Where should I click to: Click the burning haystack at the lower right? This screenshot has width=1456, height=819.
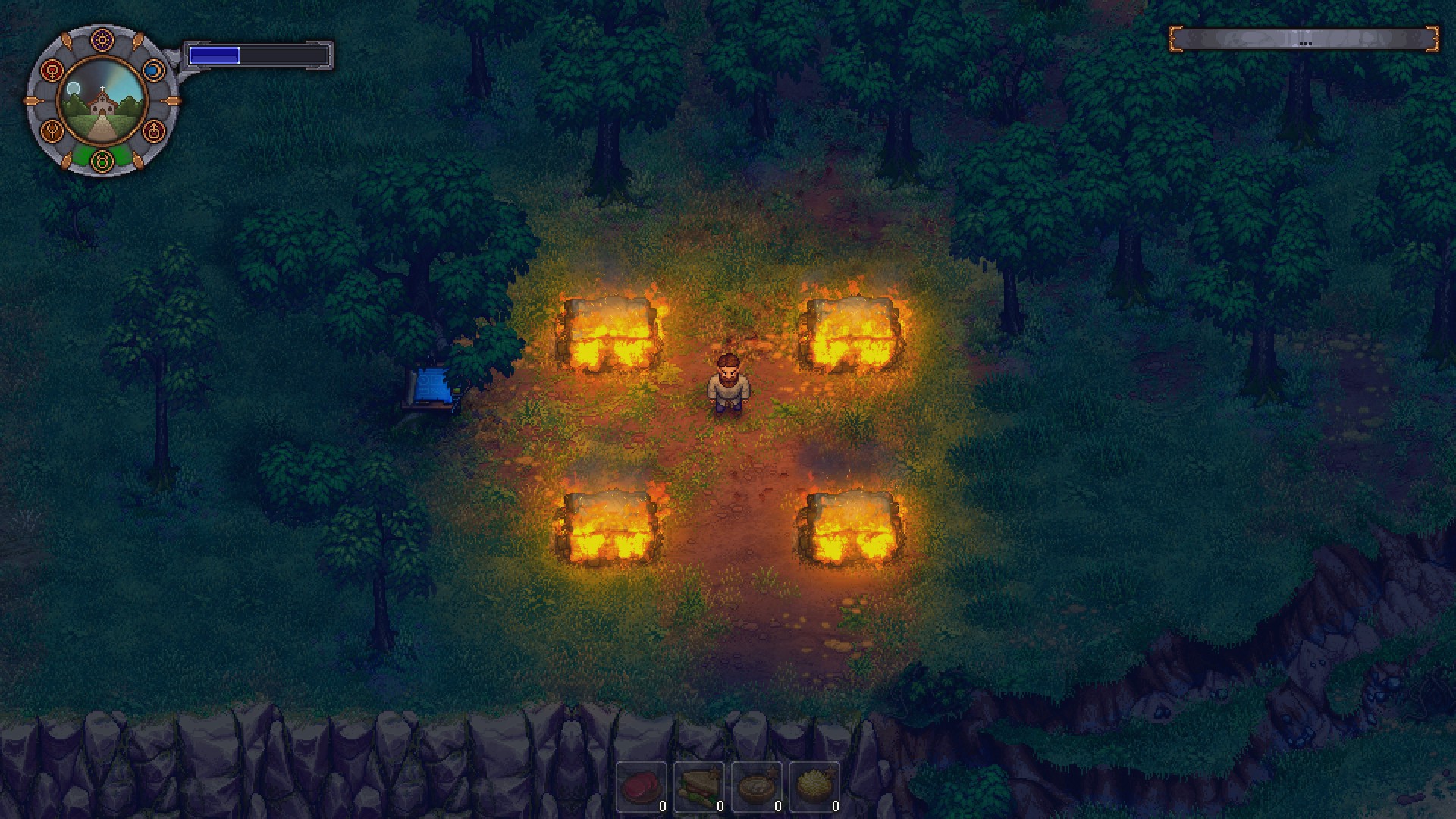point(849,531)
